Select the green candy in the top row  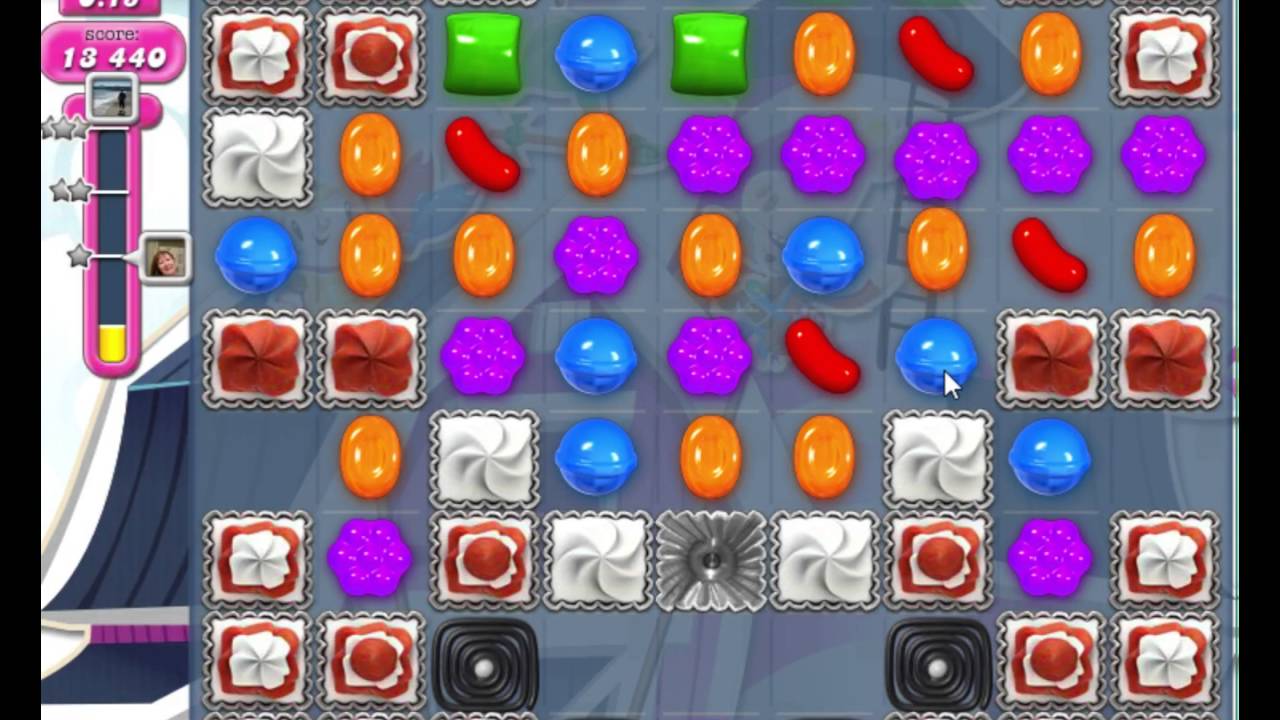(x=483, y=55)
